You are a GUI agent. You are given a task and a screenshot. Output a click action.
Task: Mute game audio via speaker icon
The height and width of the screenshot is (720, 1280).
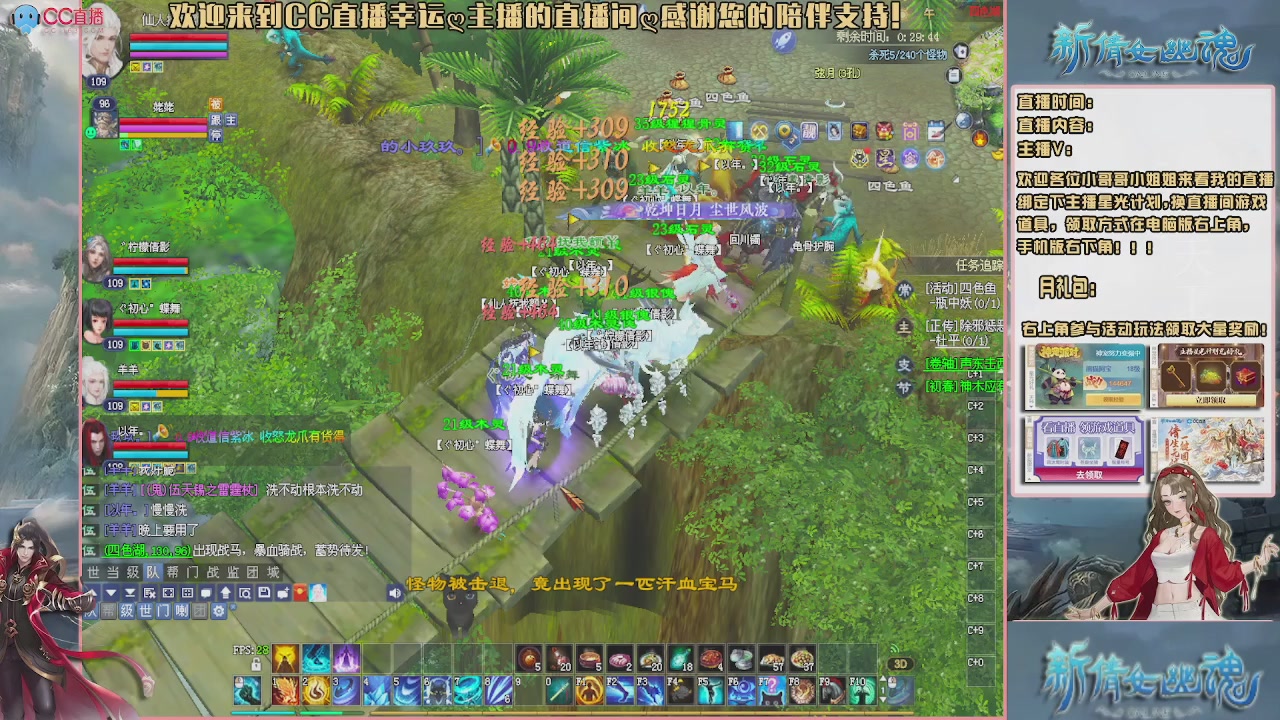pos(395,593)
